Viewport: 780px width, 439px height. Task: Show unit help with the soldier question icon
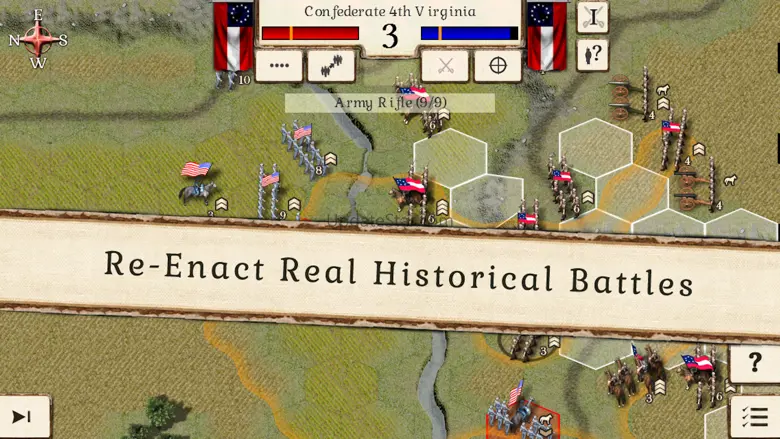(593, 54)
